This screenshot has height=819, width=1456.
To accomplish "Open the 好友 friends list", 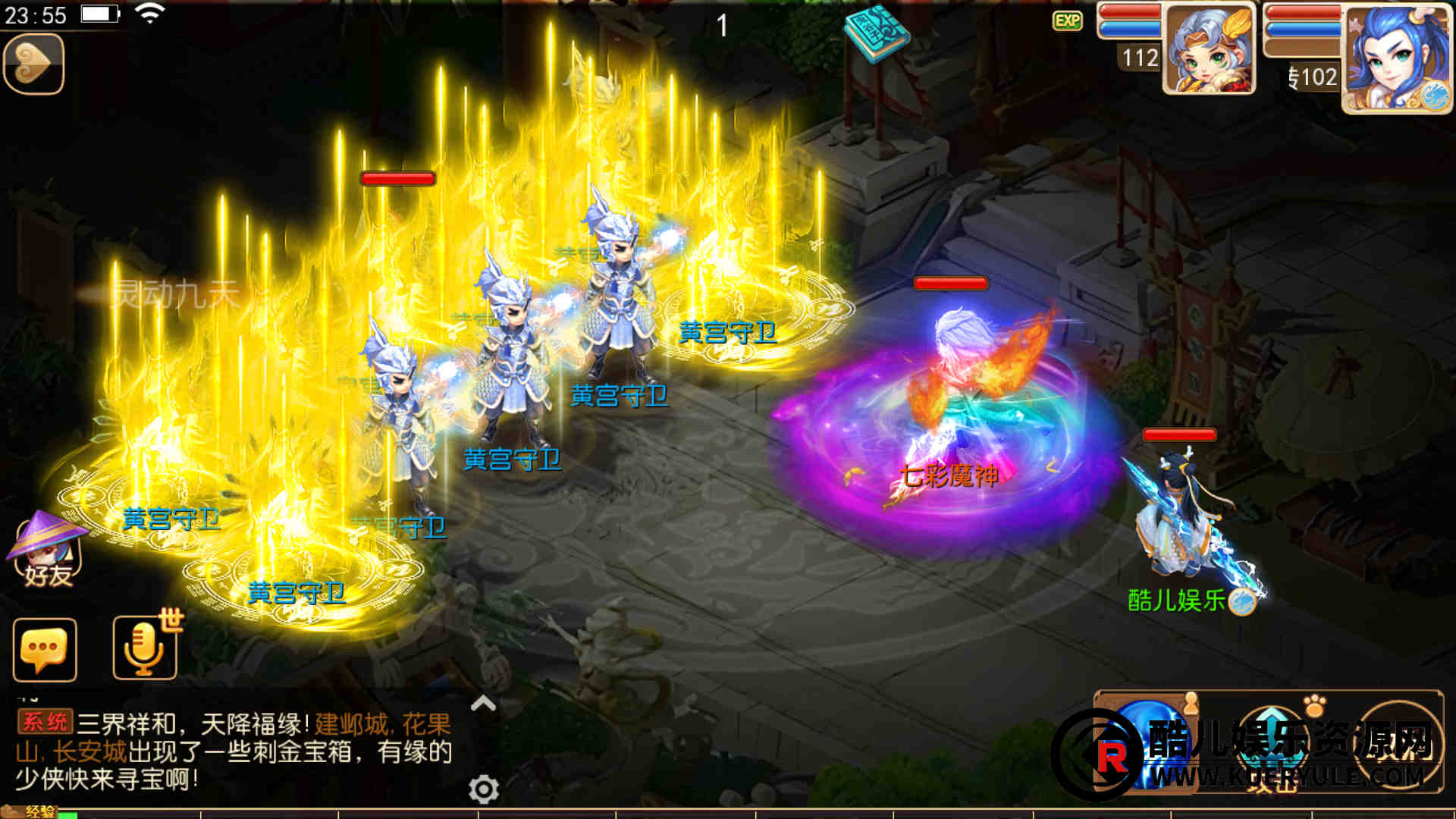I will 47,551.
